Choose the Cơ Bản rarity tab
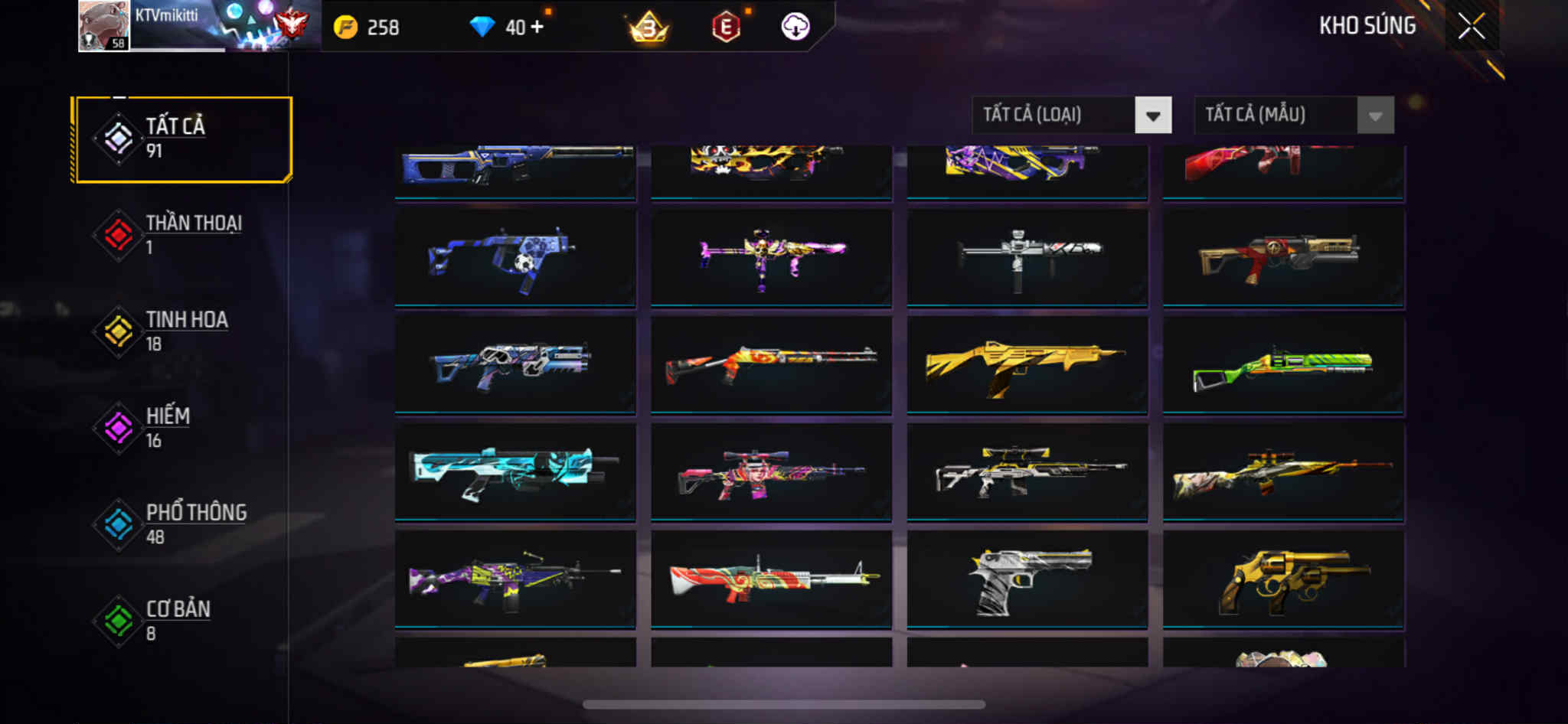This screenshot has width=1568, height=724. click(182, 621)
